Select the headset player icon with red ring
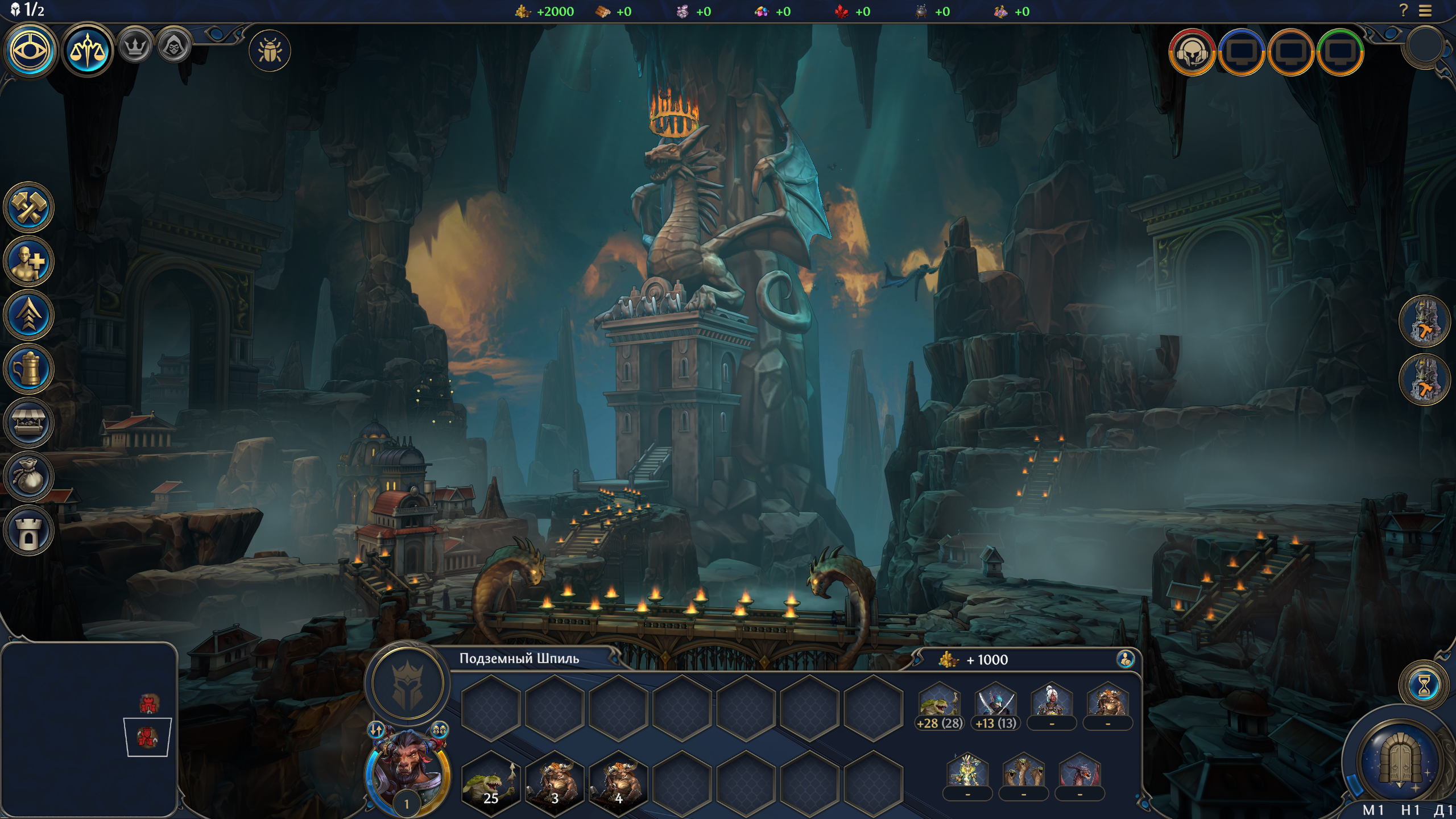1456x819 pixels. [1192, 52]
